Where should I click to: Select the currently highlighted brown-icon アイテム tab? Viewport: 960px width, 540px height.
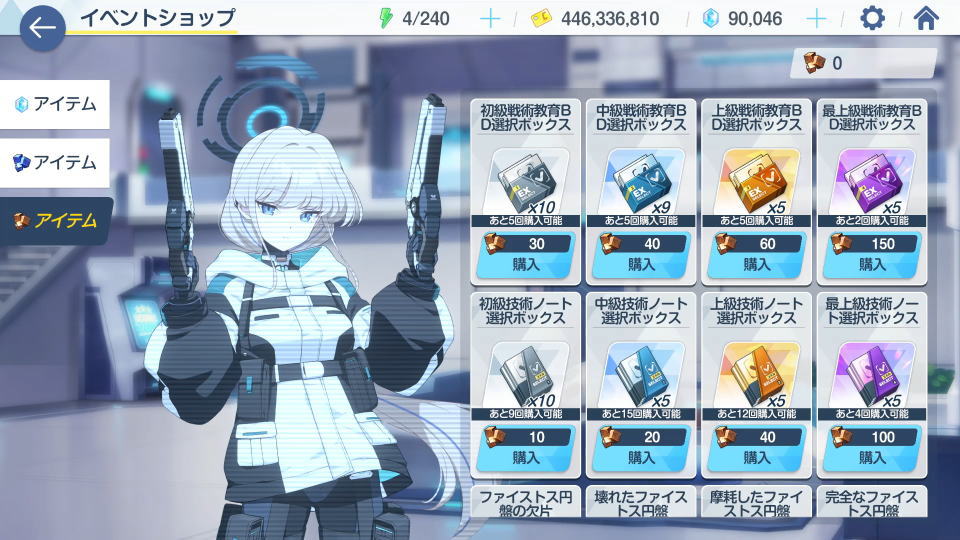(55, 221)
